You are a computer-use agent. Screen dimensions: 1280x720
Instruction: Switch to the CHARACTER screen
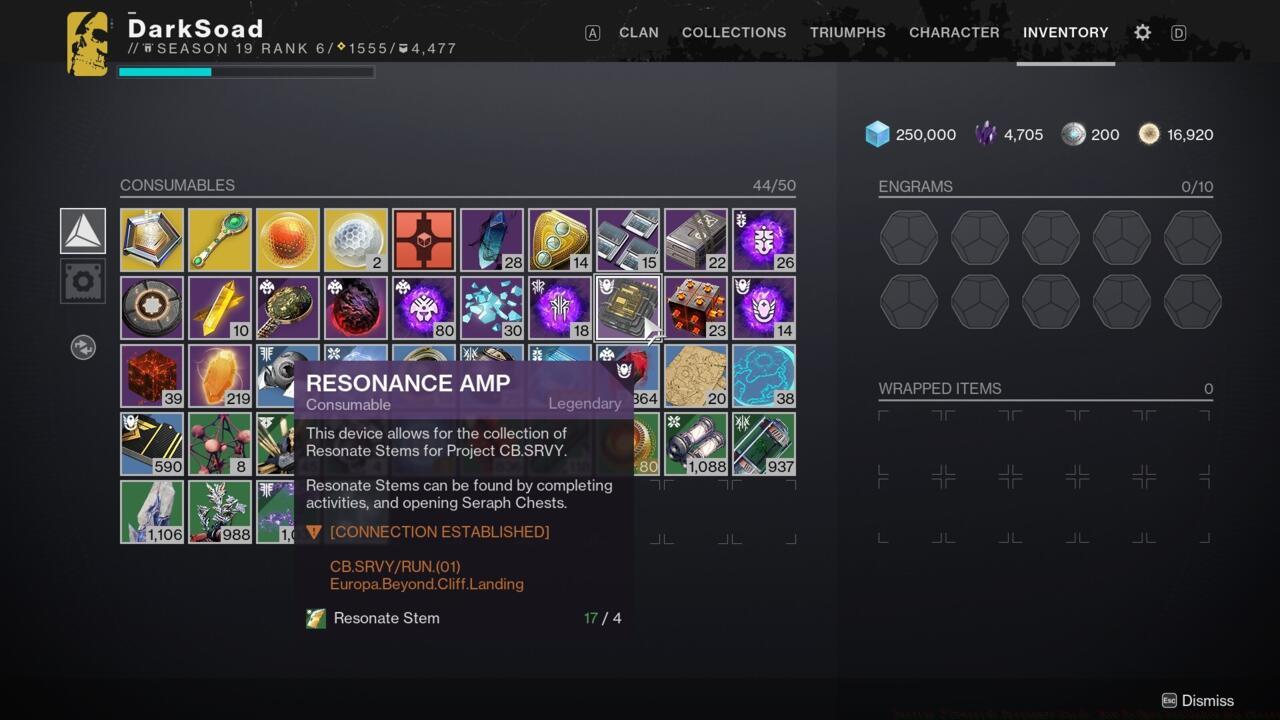[953, 32]
